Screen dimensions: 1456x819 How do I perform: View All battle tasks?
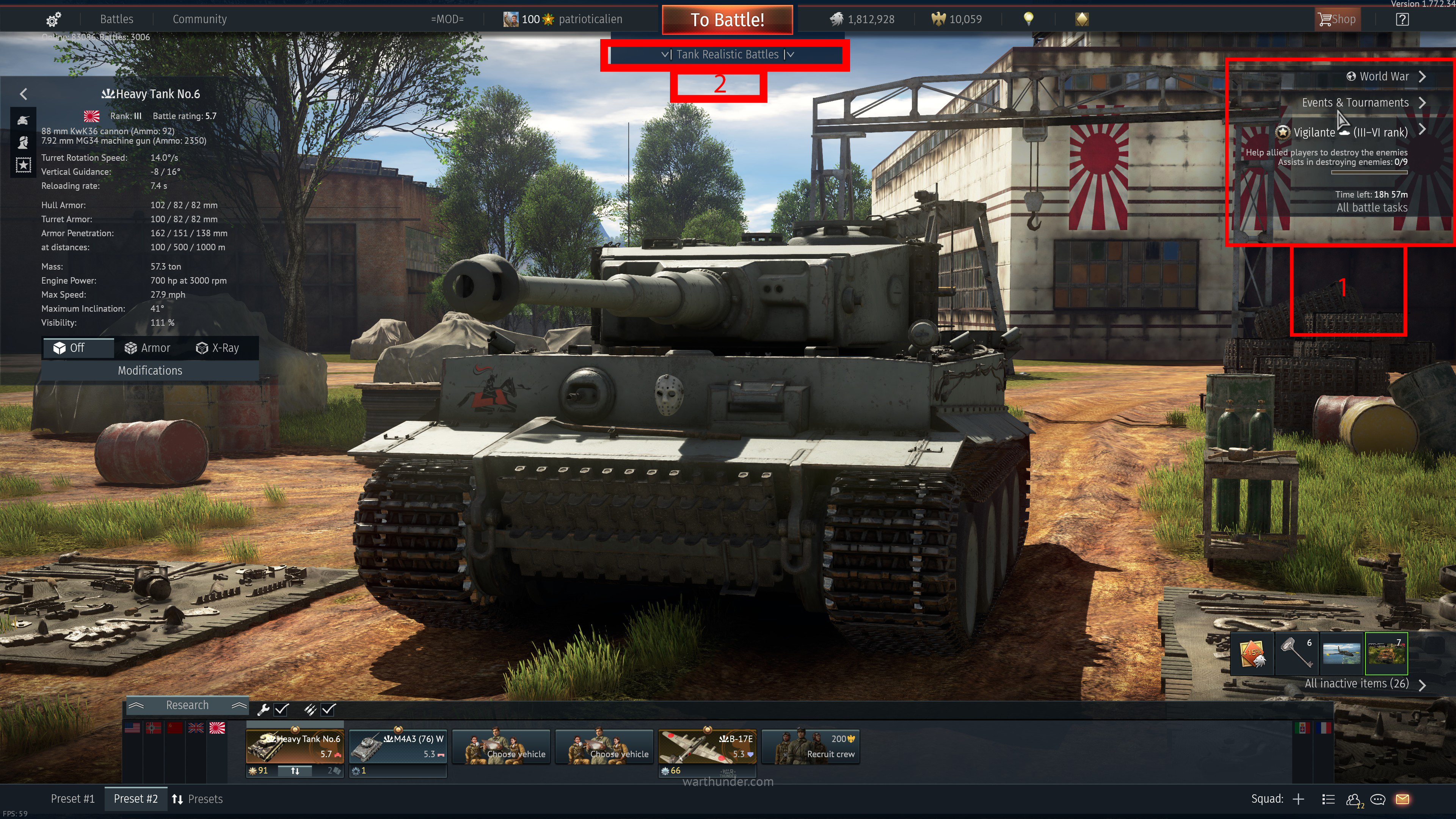[1372, 208]
